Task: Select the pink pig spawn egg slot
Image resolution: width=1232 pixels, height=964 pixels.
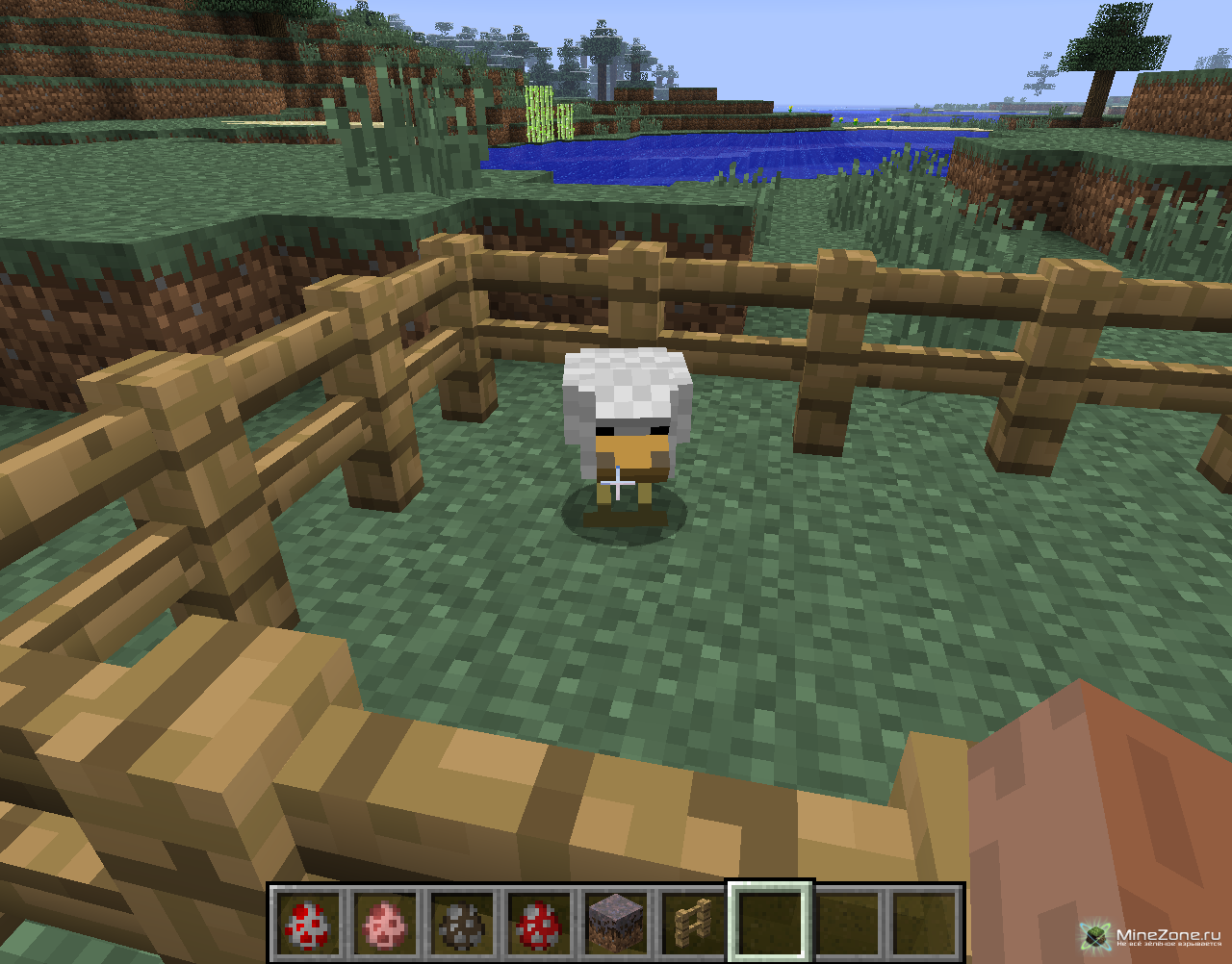Action: click(x=385, y=924)
